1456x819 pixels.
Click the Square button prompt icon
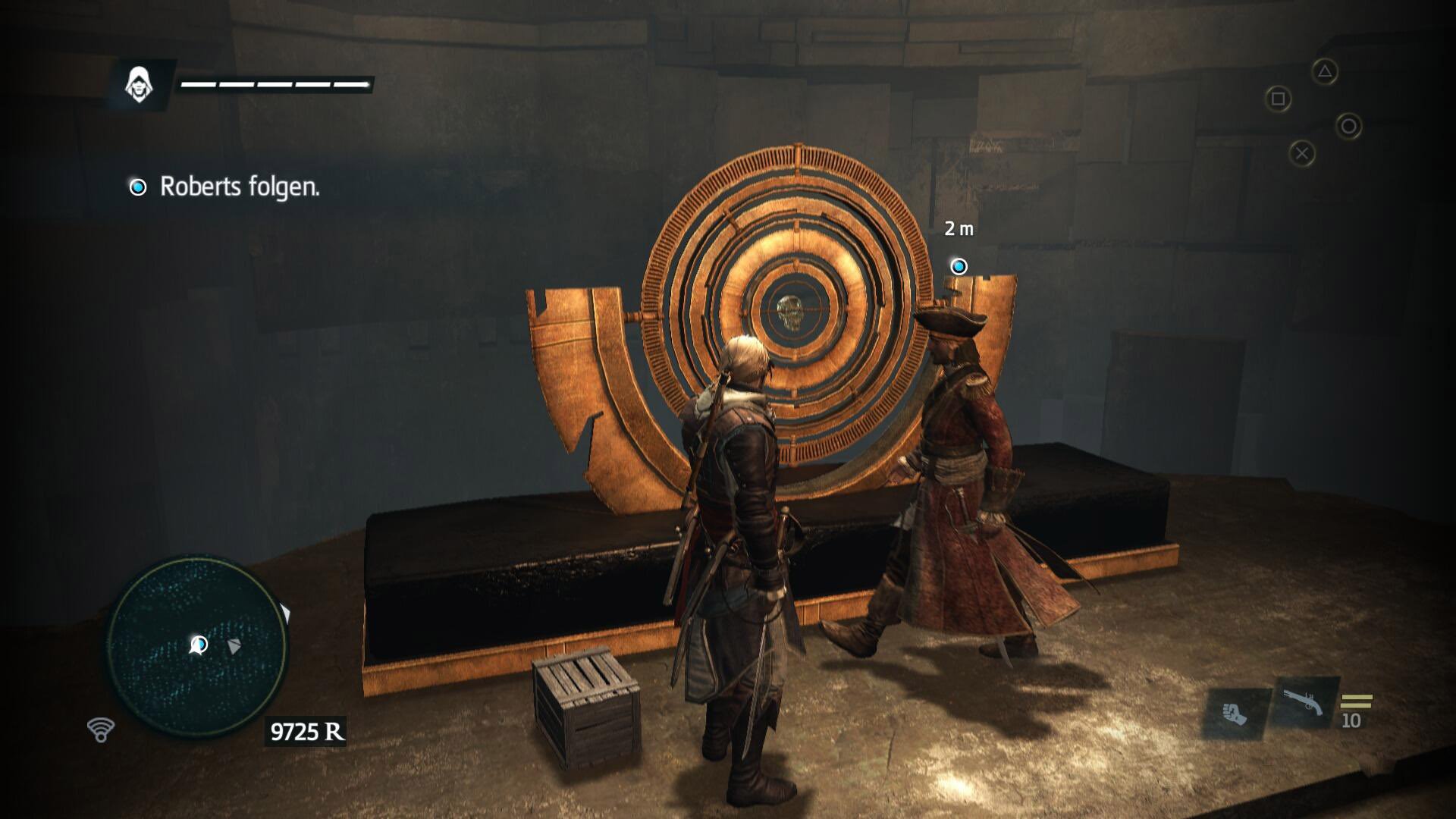pyautogui.click(x=1277, y=99)
